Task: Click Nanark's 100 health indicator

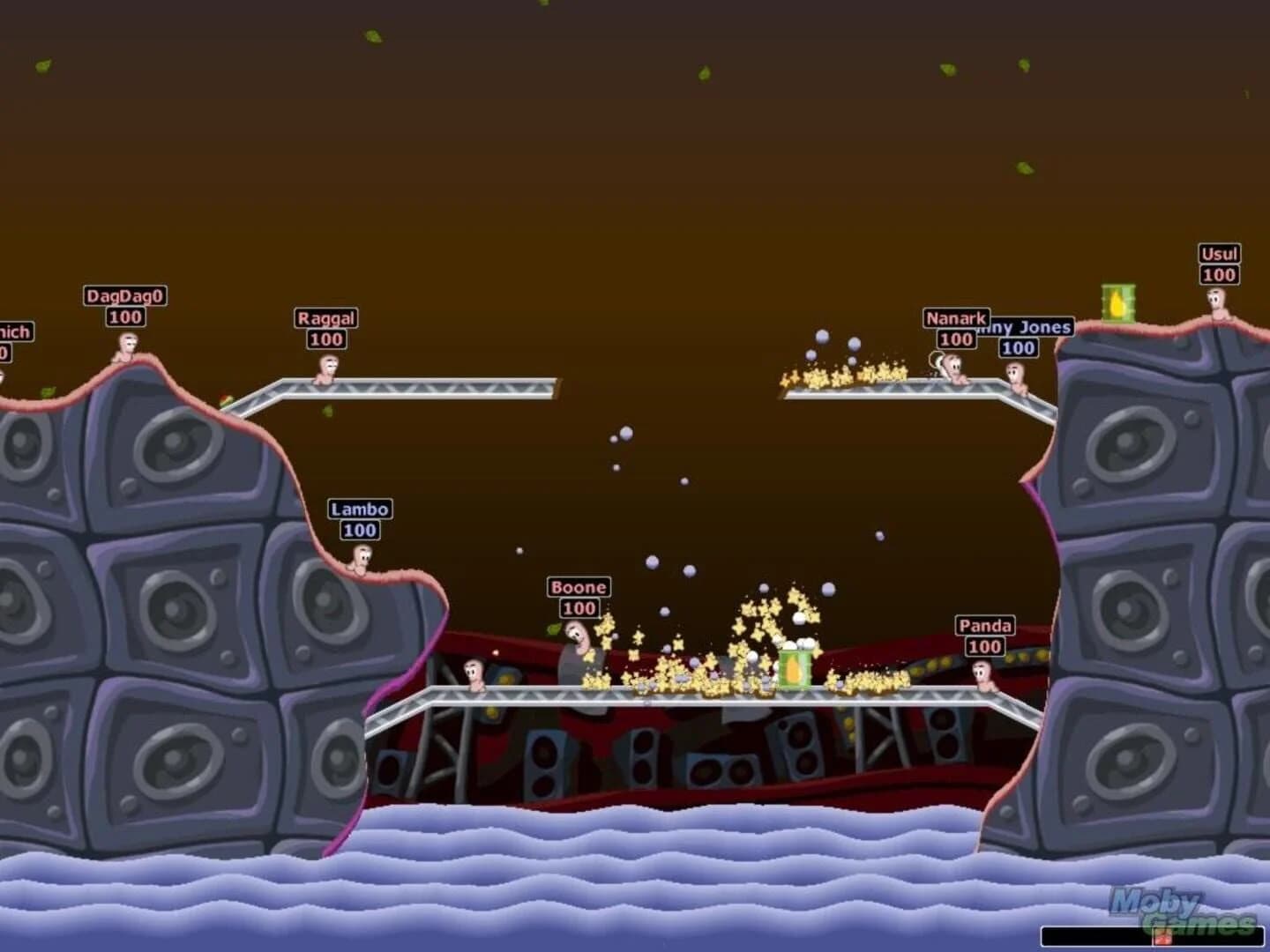Action: 955,338
